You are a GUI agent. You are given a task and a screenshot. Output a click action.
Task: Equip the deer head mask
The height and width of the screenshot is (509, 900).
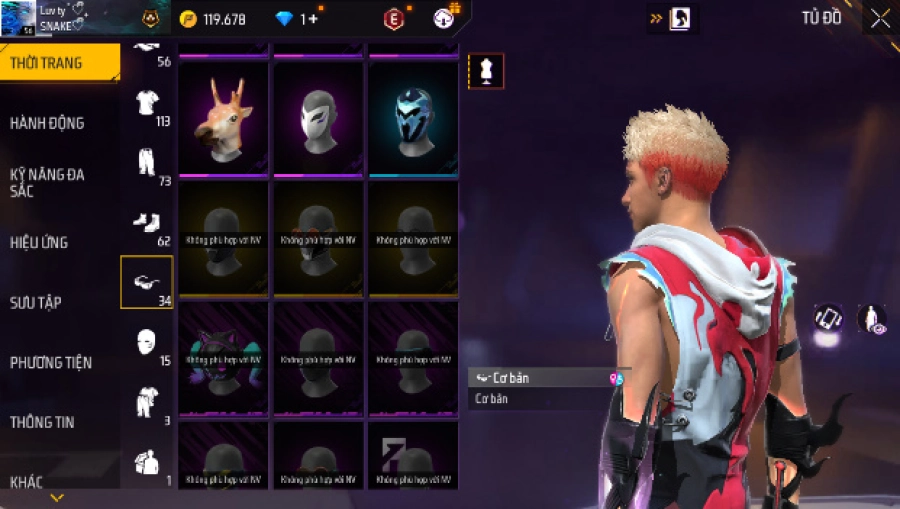click(223, 118)
